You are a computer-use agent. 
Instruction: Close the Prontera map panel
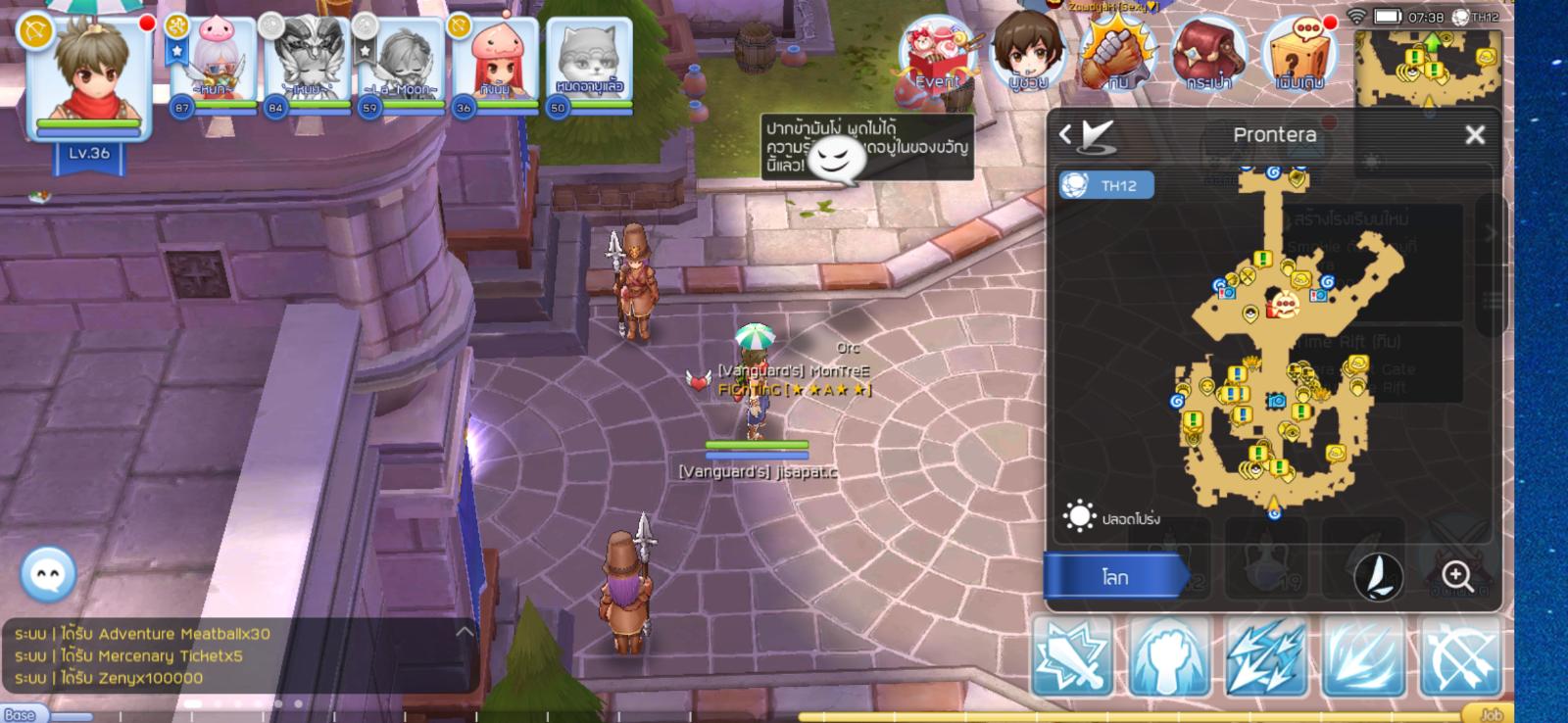click(1474, 135)
